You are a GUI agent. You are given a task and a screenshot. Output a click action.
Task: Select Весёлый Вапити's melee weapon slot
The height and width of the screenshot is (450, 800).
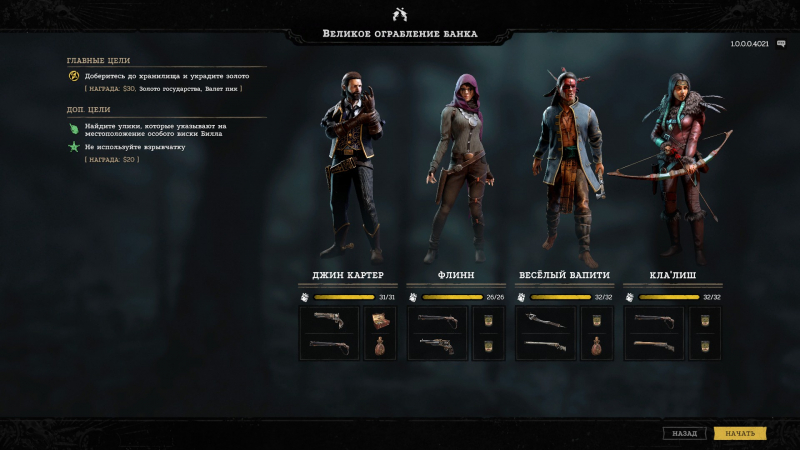tap(545, 320)
